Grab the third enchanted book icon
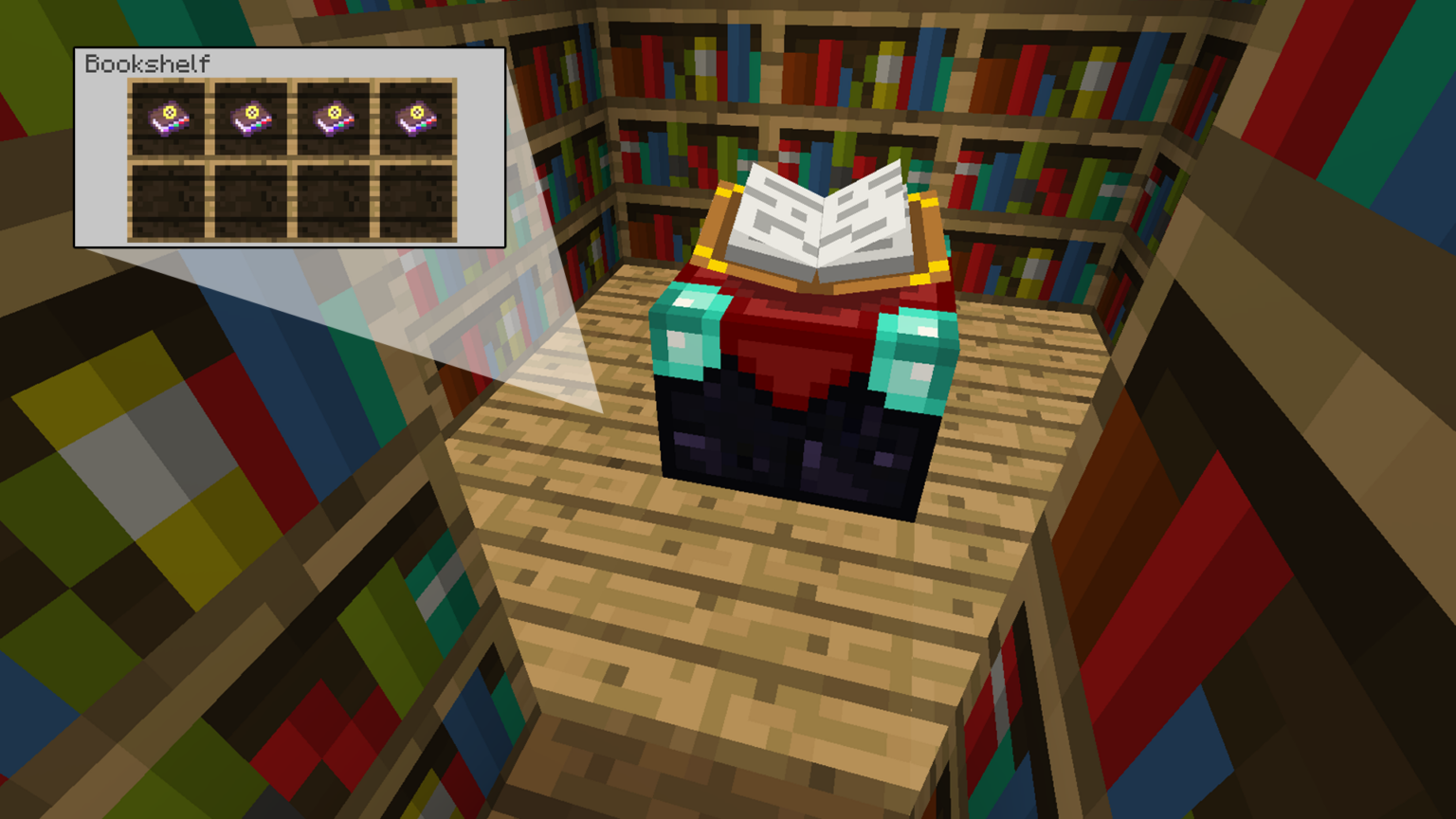 [333, 118]
